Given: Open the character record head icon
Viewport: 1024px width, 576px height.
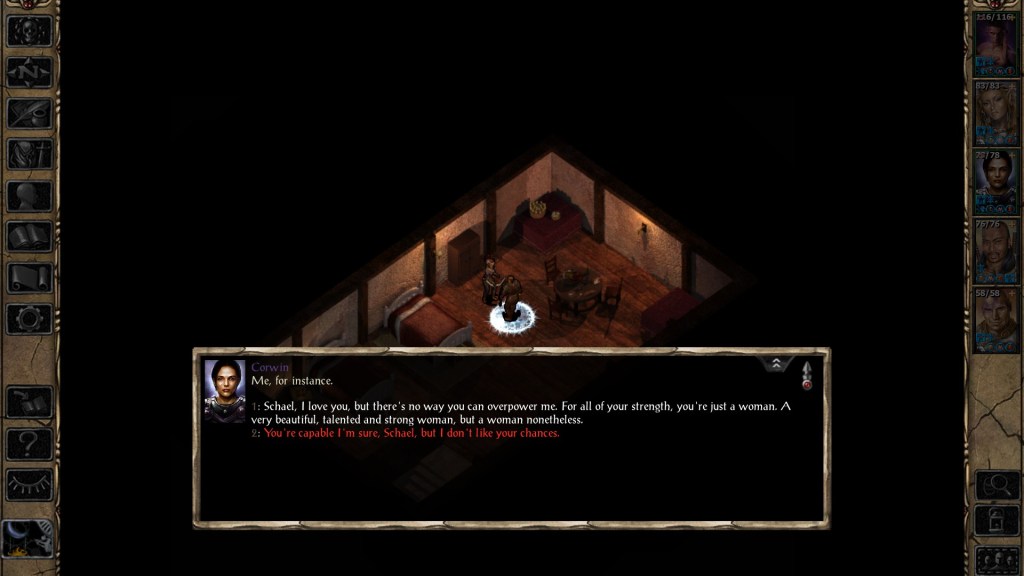Looking at the screenshot, I should pos(28,196).
